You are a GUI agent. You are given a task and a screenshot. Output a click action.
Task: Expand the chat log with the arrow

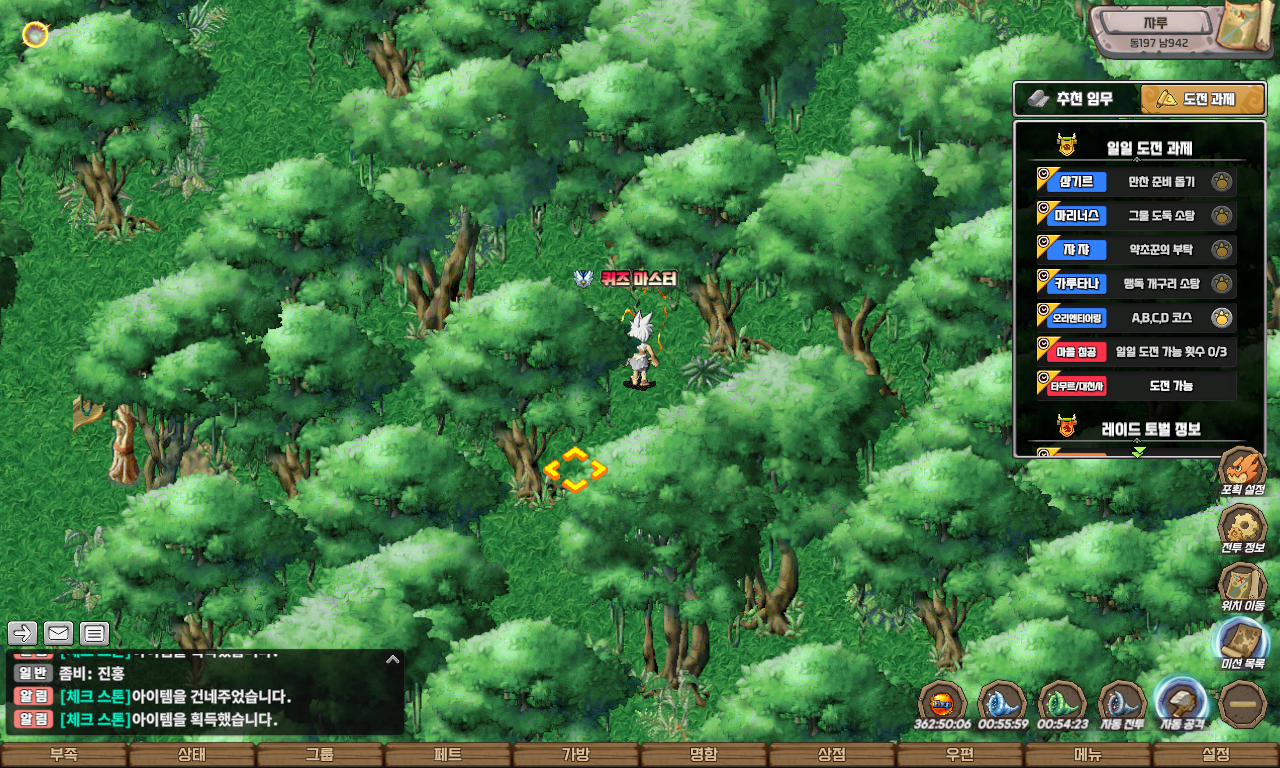coord(393,660)
